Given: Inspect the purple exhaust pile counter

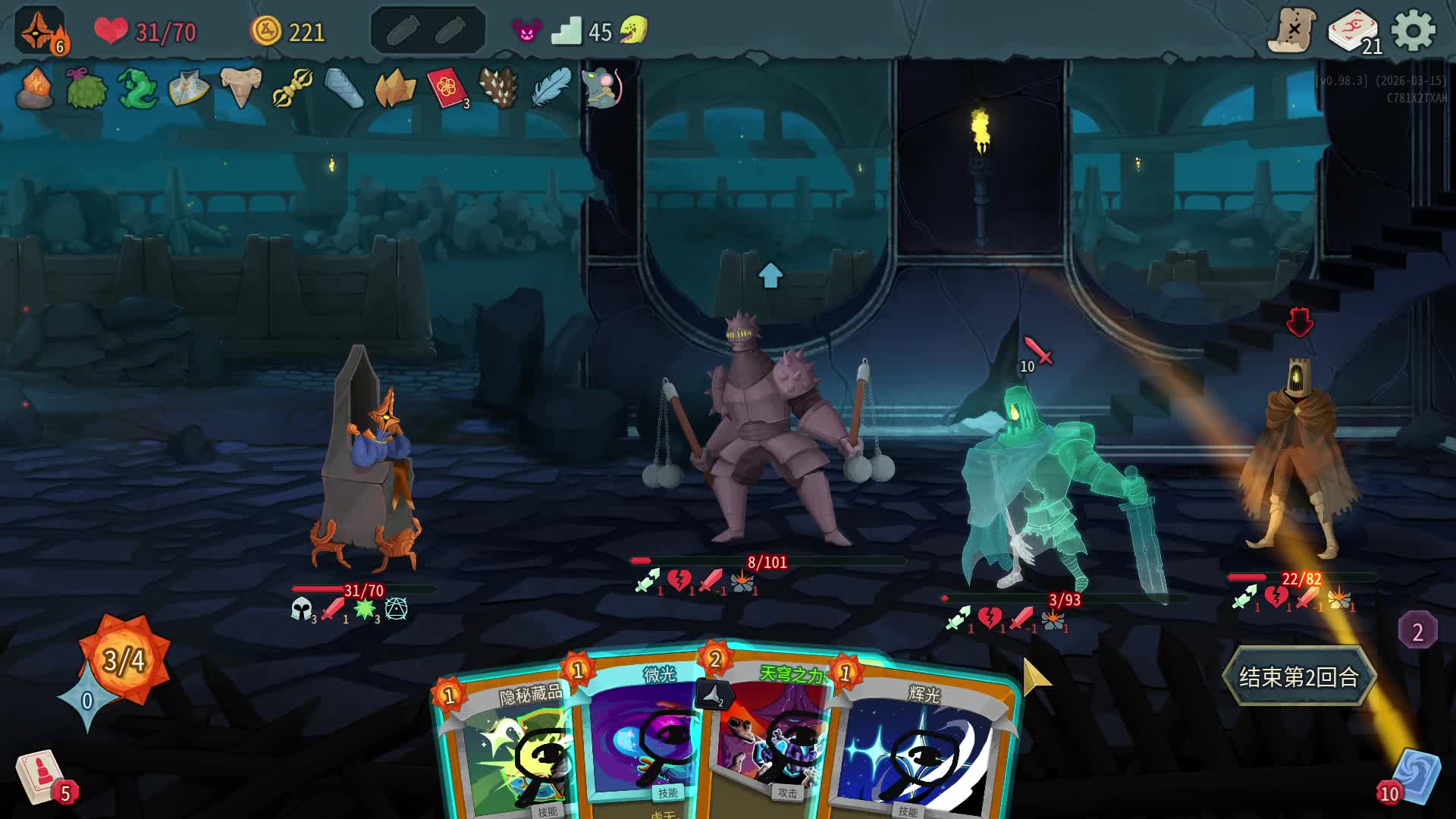Looking at the screenshot, I should [x=1417, y=630].
